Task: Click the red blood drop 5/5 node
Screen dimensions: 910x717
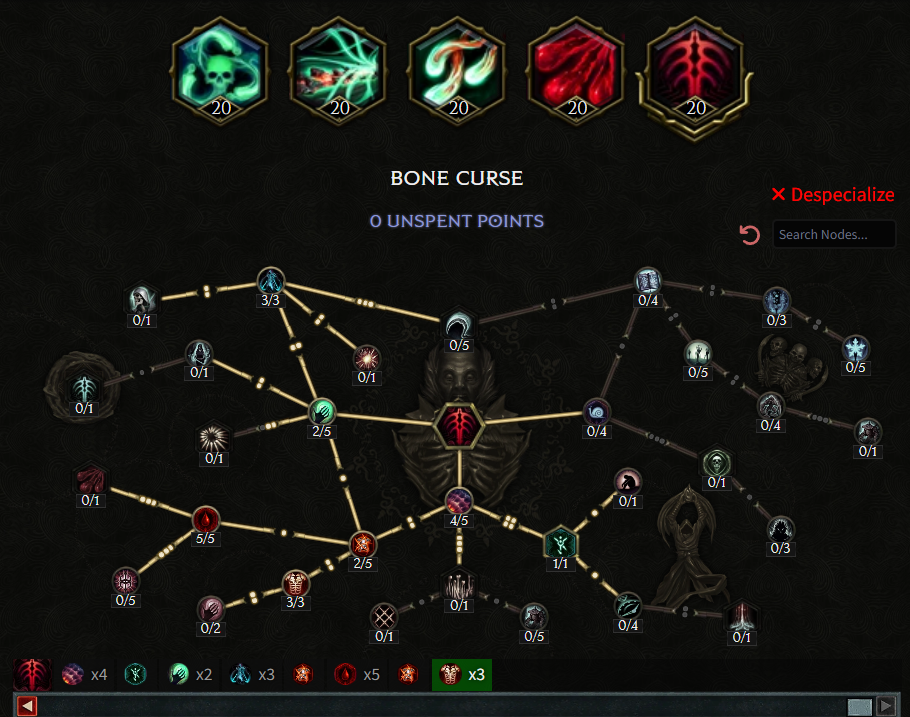Action: 205,519
